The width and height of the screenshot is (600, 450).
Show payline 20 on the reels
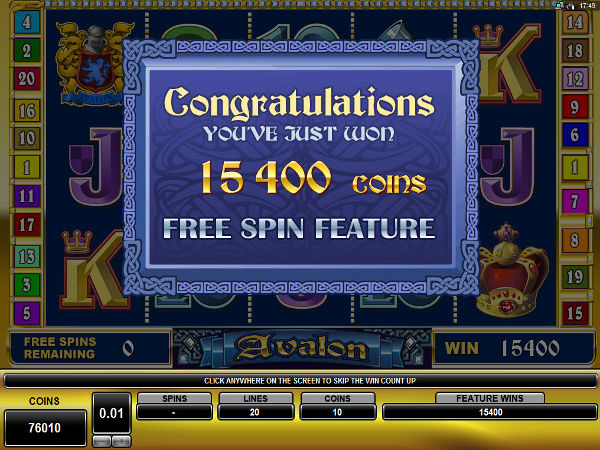[26, 79]
